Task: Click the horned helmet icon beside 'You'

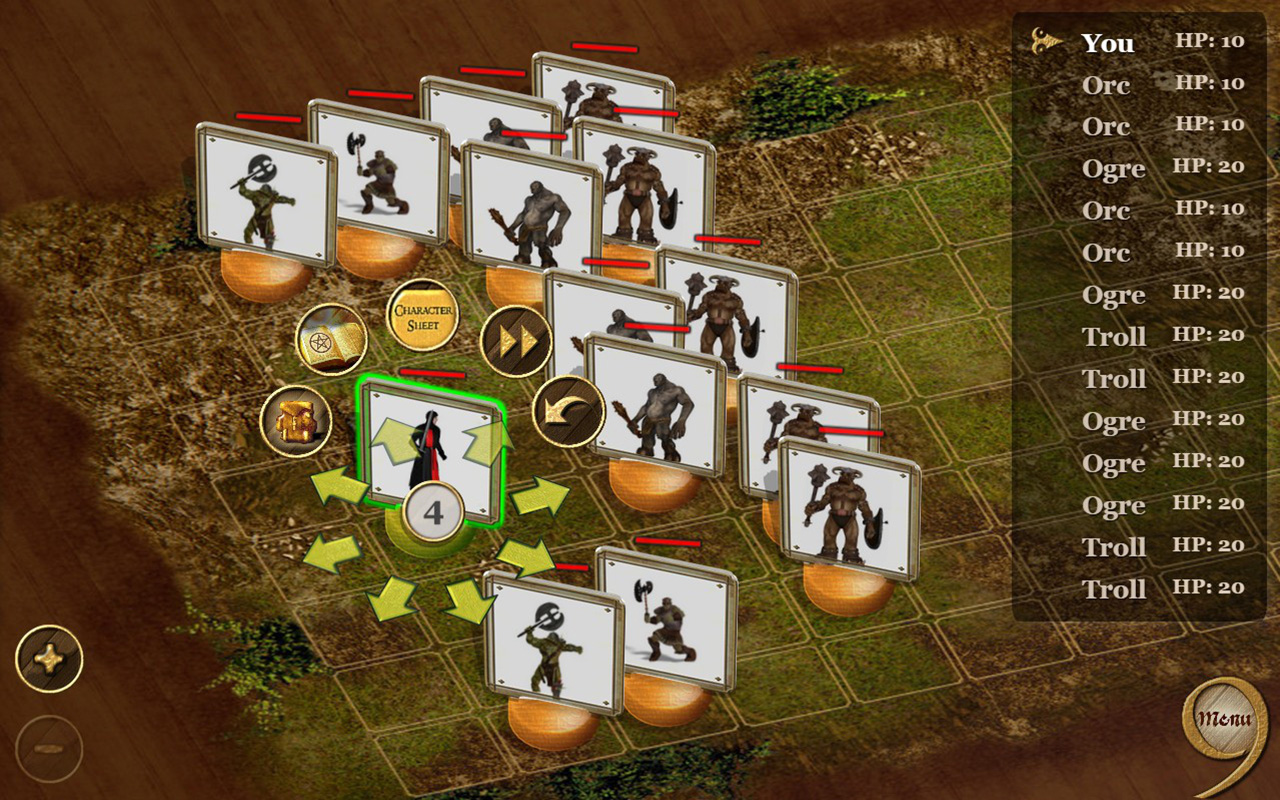Action: pyautogui.click(x=1046, y=40)
